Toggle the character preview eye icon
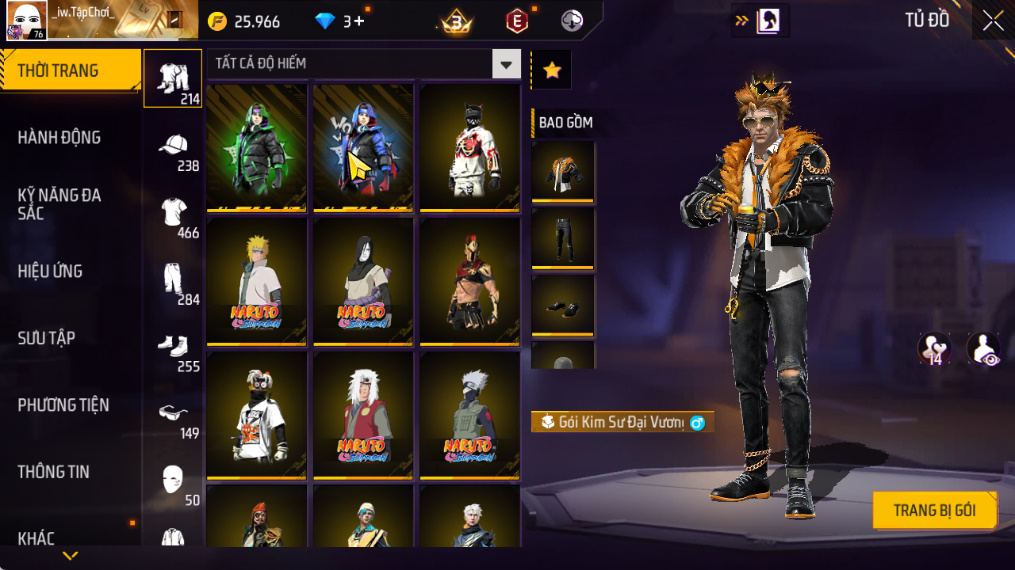 (x=984, y=349)
